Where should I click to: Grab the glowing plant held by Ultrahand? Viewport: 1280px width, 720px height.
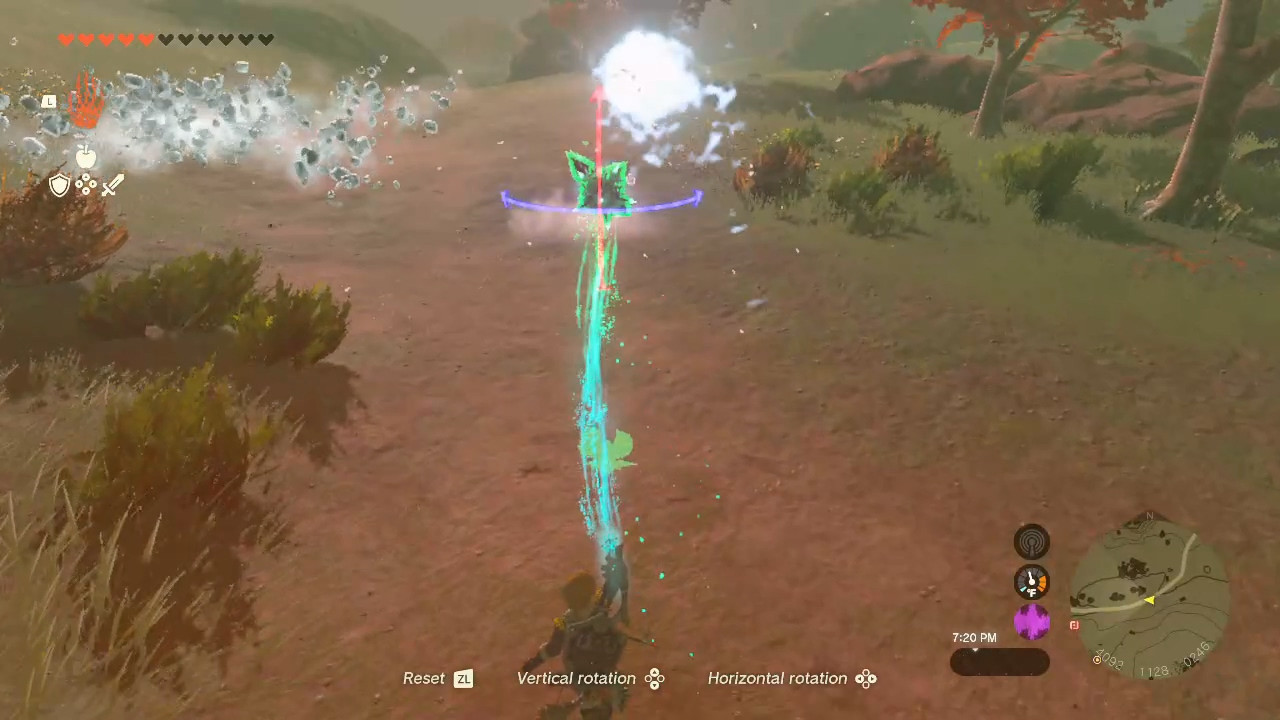[x=598, y=180]
